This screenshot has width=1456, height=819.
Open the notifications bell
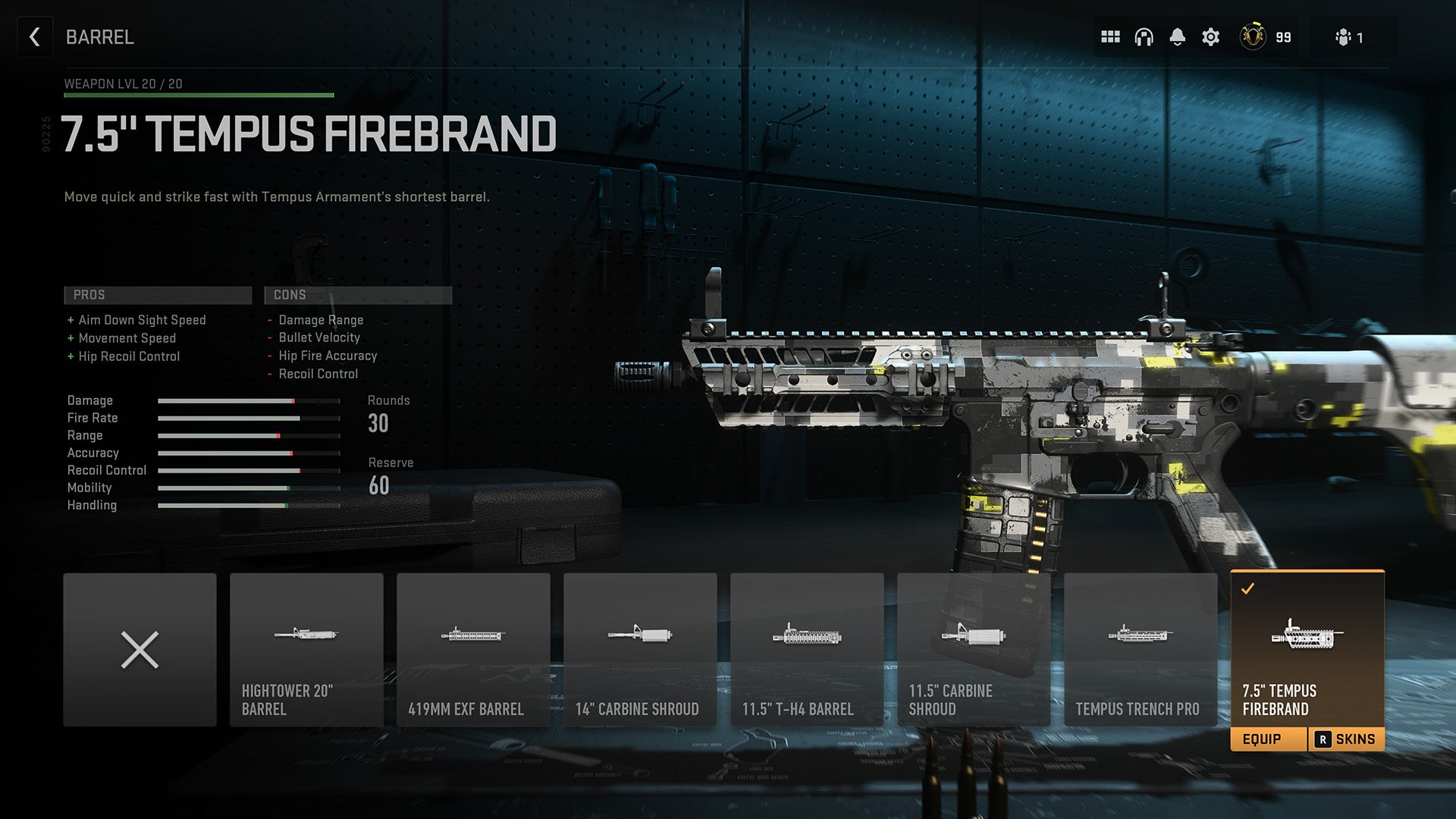tap(1178, 36)
